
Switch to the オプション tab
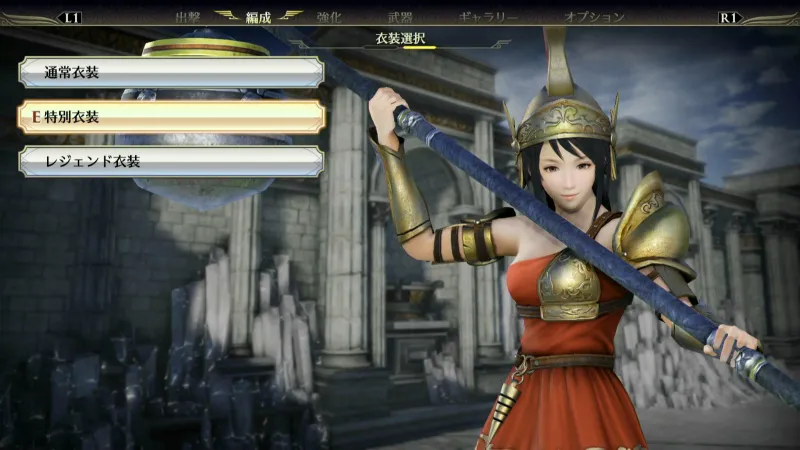click(x=594, y=17)
